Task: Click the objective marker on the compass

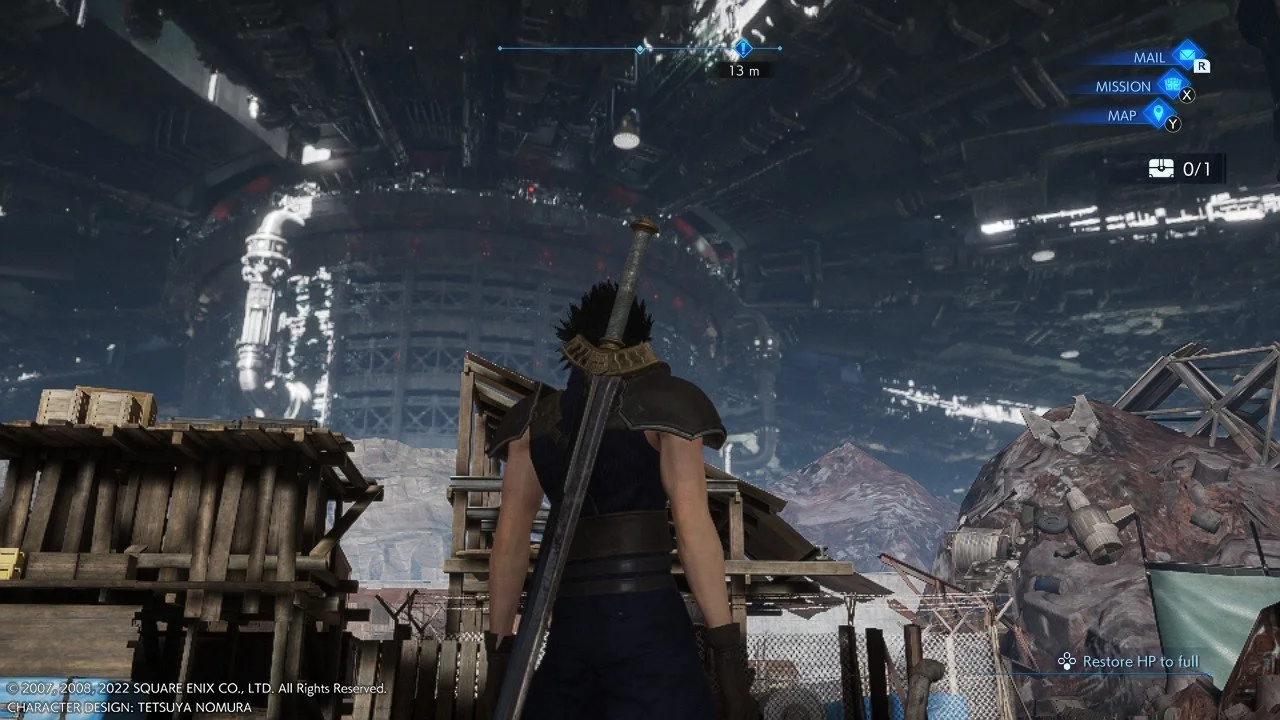Action: tap(742, 48)
